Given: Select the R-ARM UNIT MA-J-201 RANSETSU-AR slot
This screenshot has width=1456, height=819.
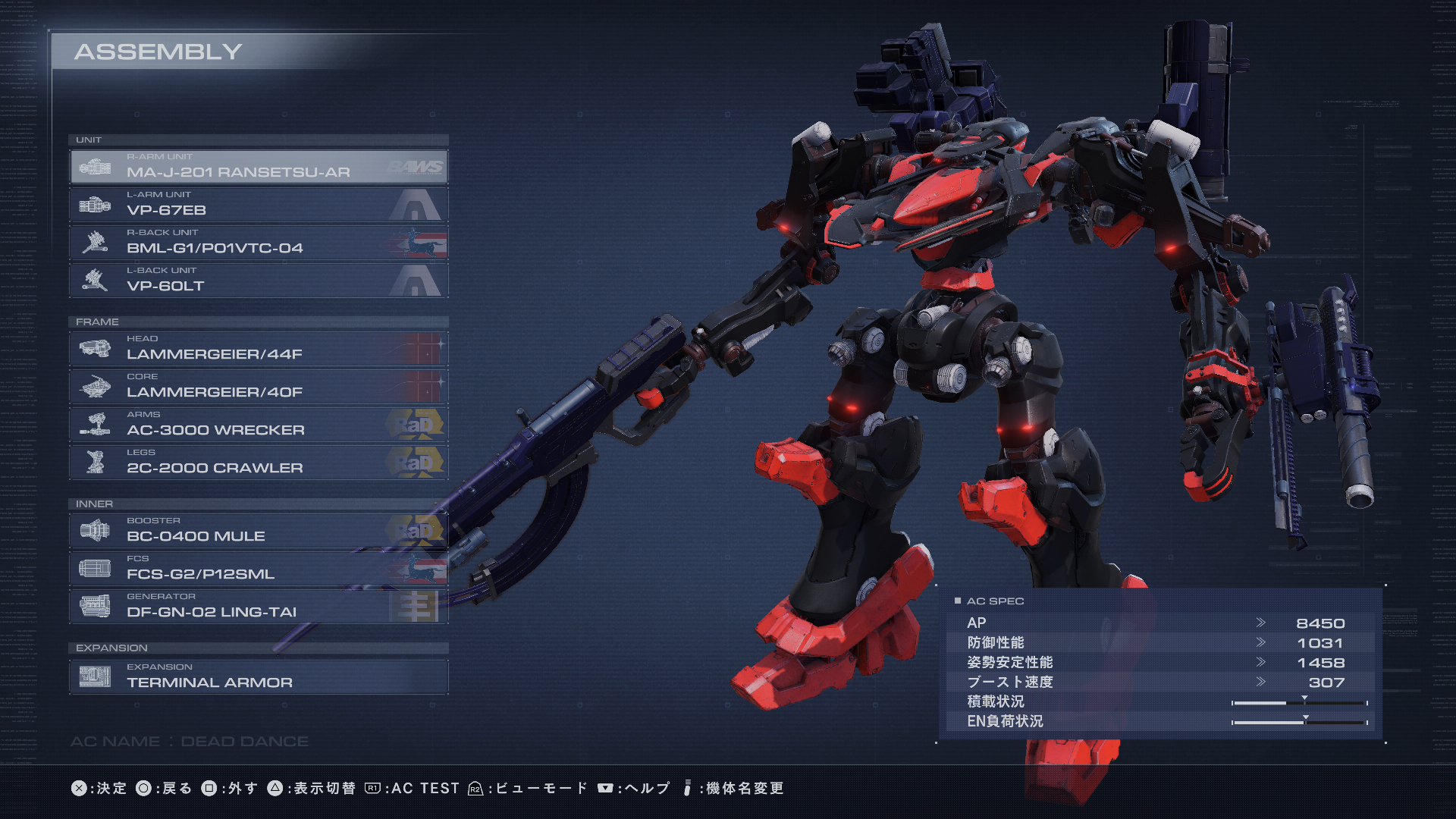Looking at the screenshot, I should (258, 167).
